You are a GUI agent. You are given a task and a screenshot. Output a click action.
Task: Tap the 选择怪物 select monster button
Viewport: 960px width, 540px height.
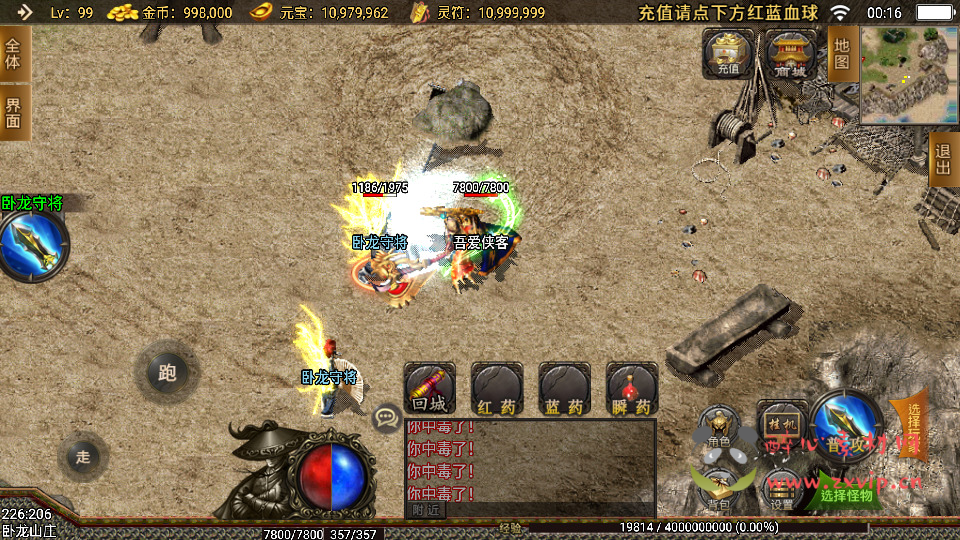(846, 494)
